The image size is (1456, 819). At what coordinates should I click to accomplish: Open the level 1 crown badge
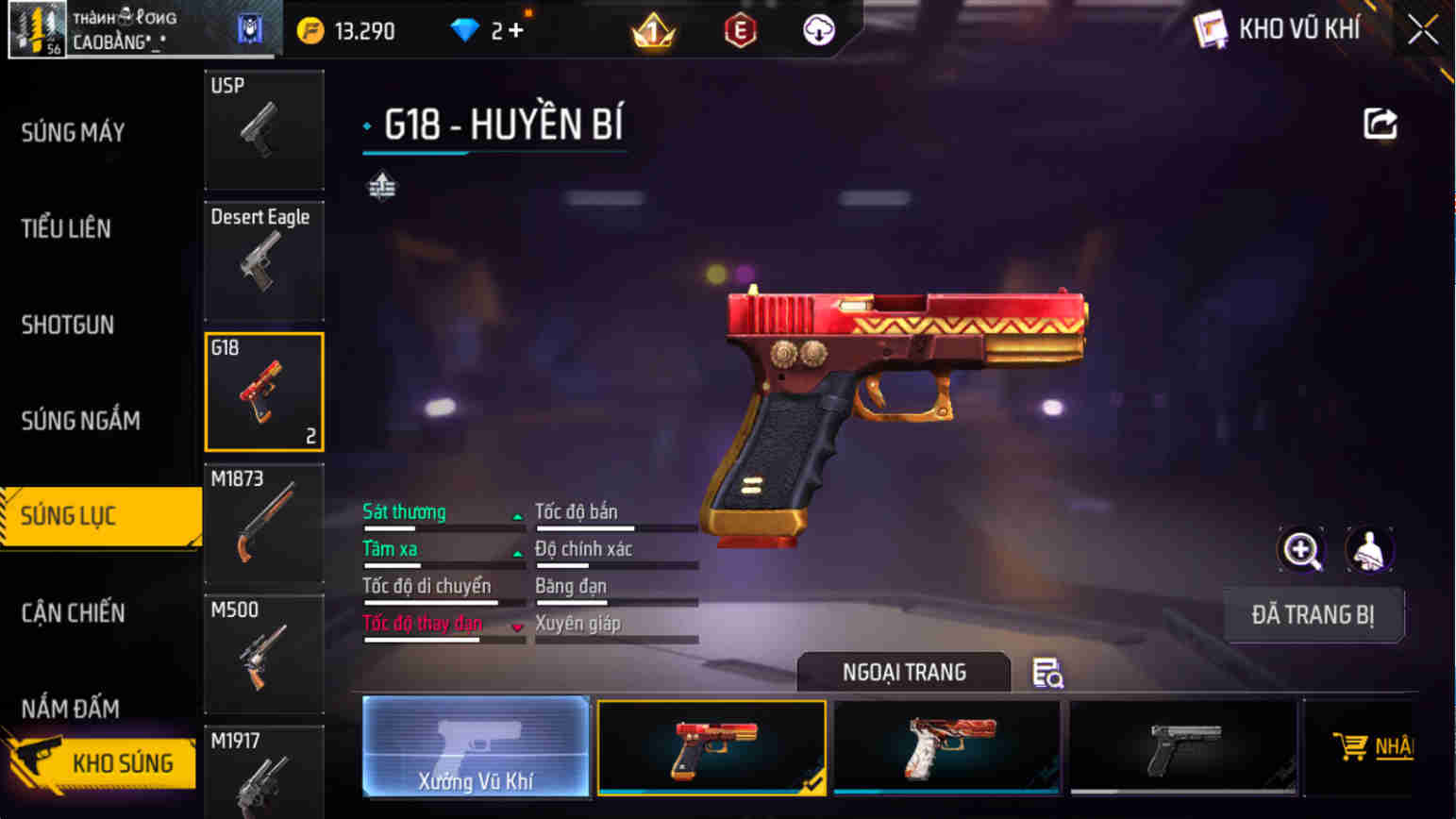[x=655, y=29]
